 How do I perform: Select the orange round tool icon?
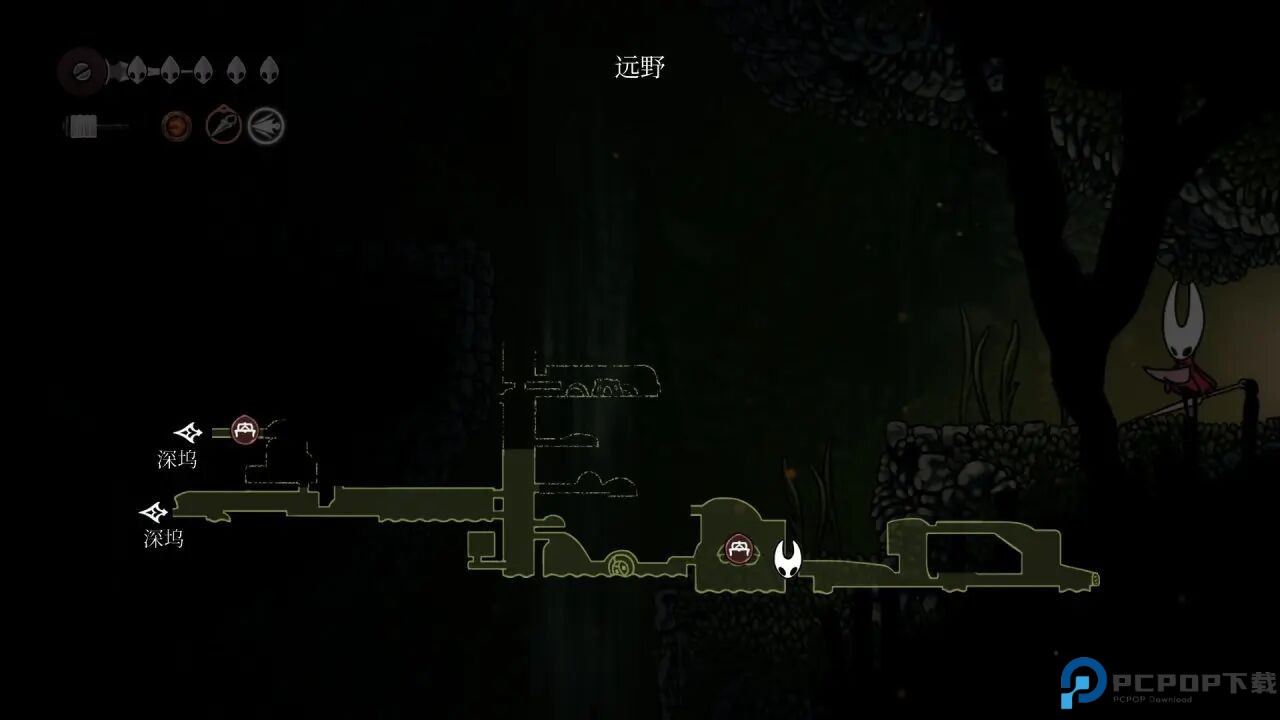(x=177, y=126)
